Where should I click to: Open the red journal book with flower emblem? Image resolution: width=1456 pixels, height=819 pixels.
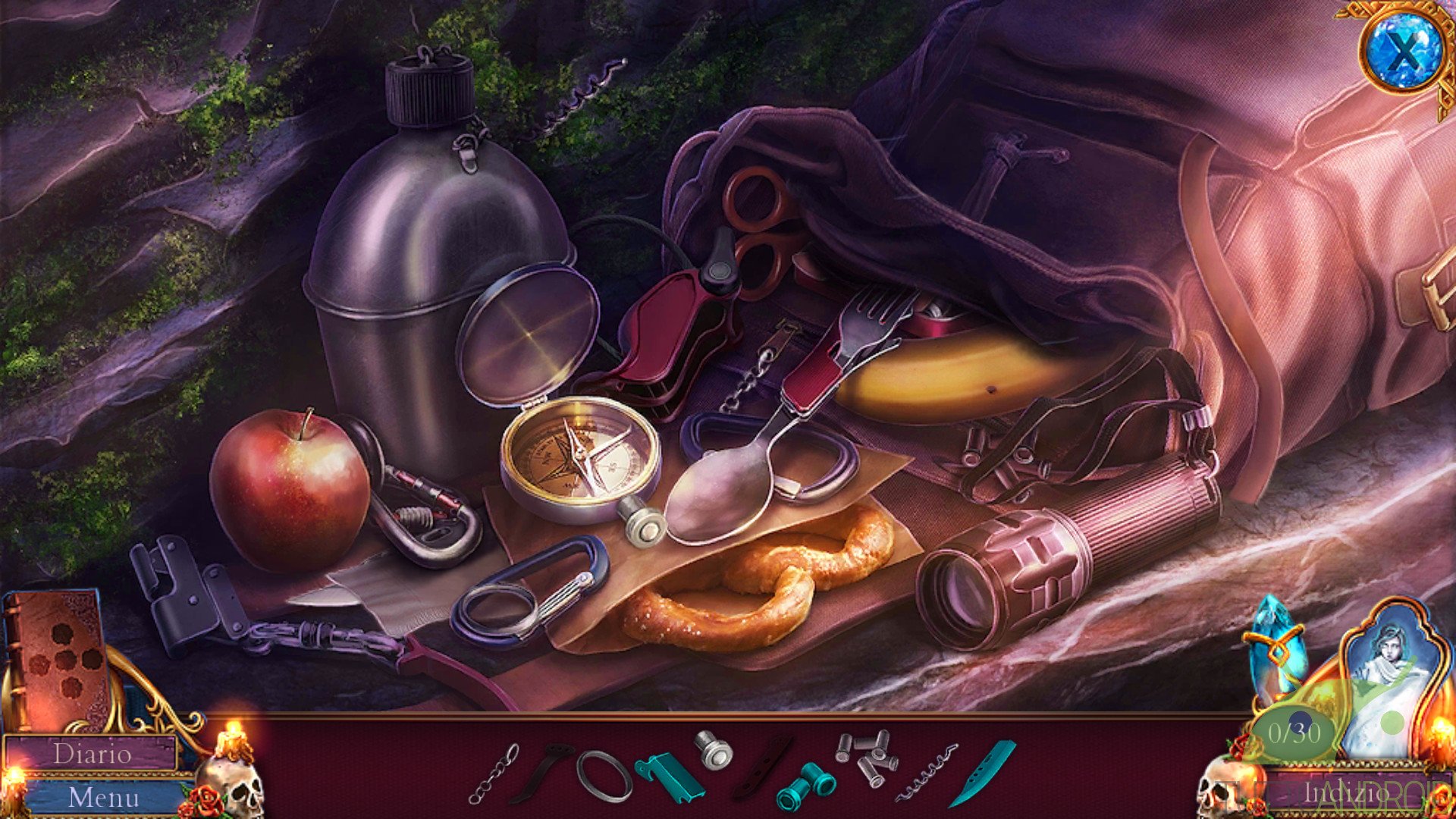click(57, 657)
